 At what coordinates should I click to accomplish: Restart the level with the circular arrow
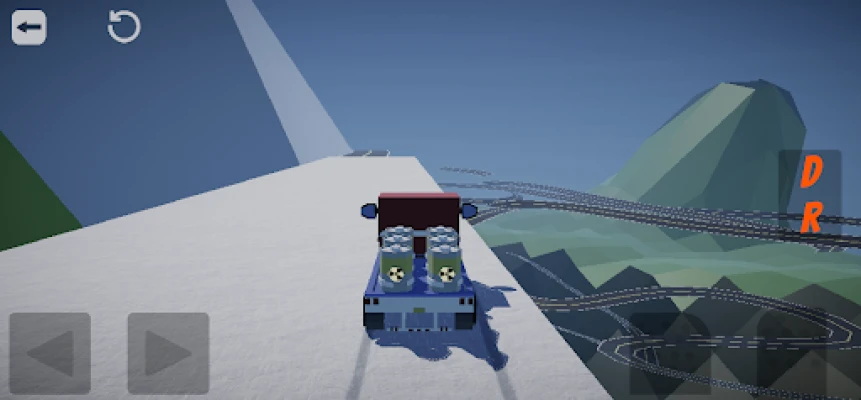pos(124,27)
